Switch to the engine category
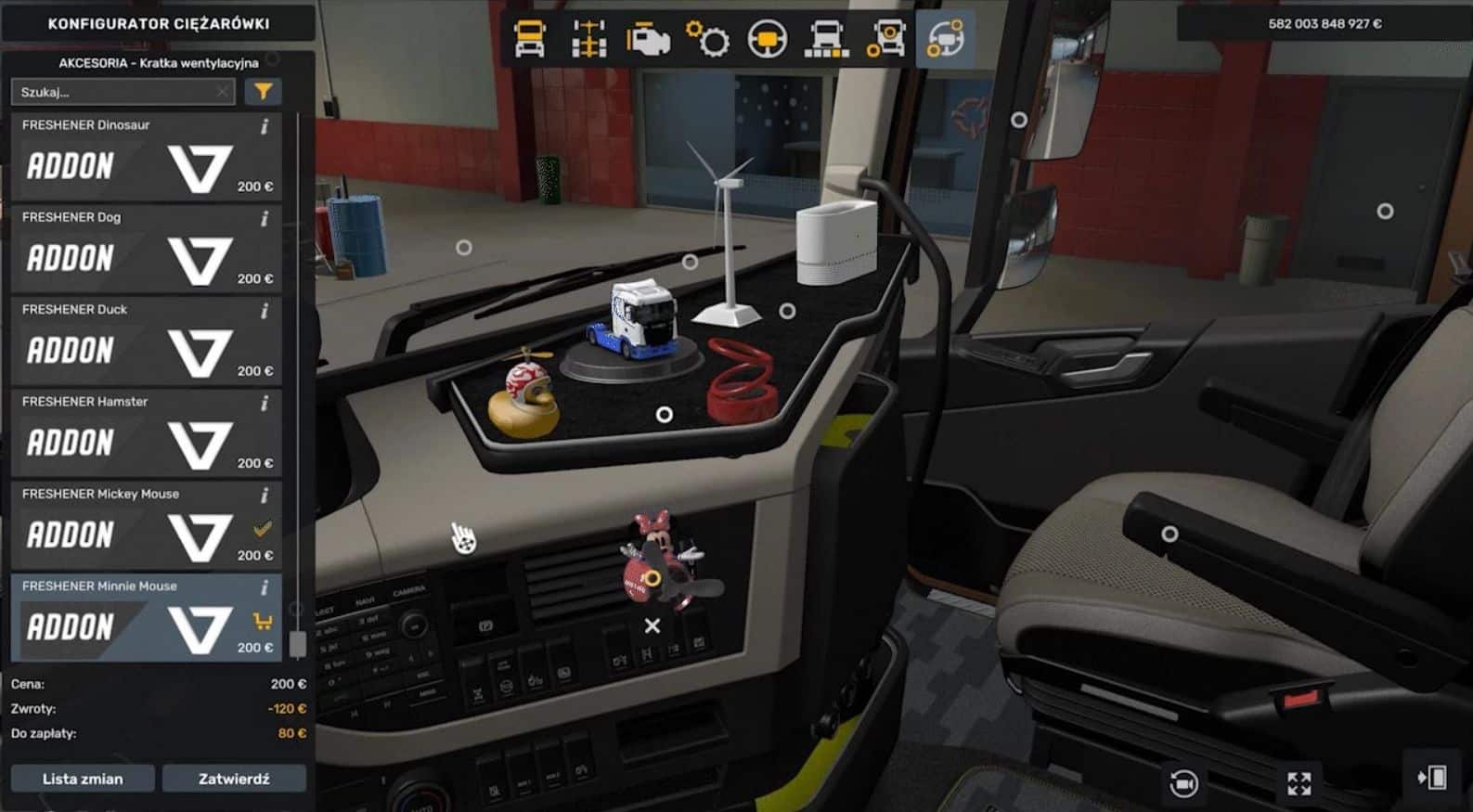 (x=648, y=40)
